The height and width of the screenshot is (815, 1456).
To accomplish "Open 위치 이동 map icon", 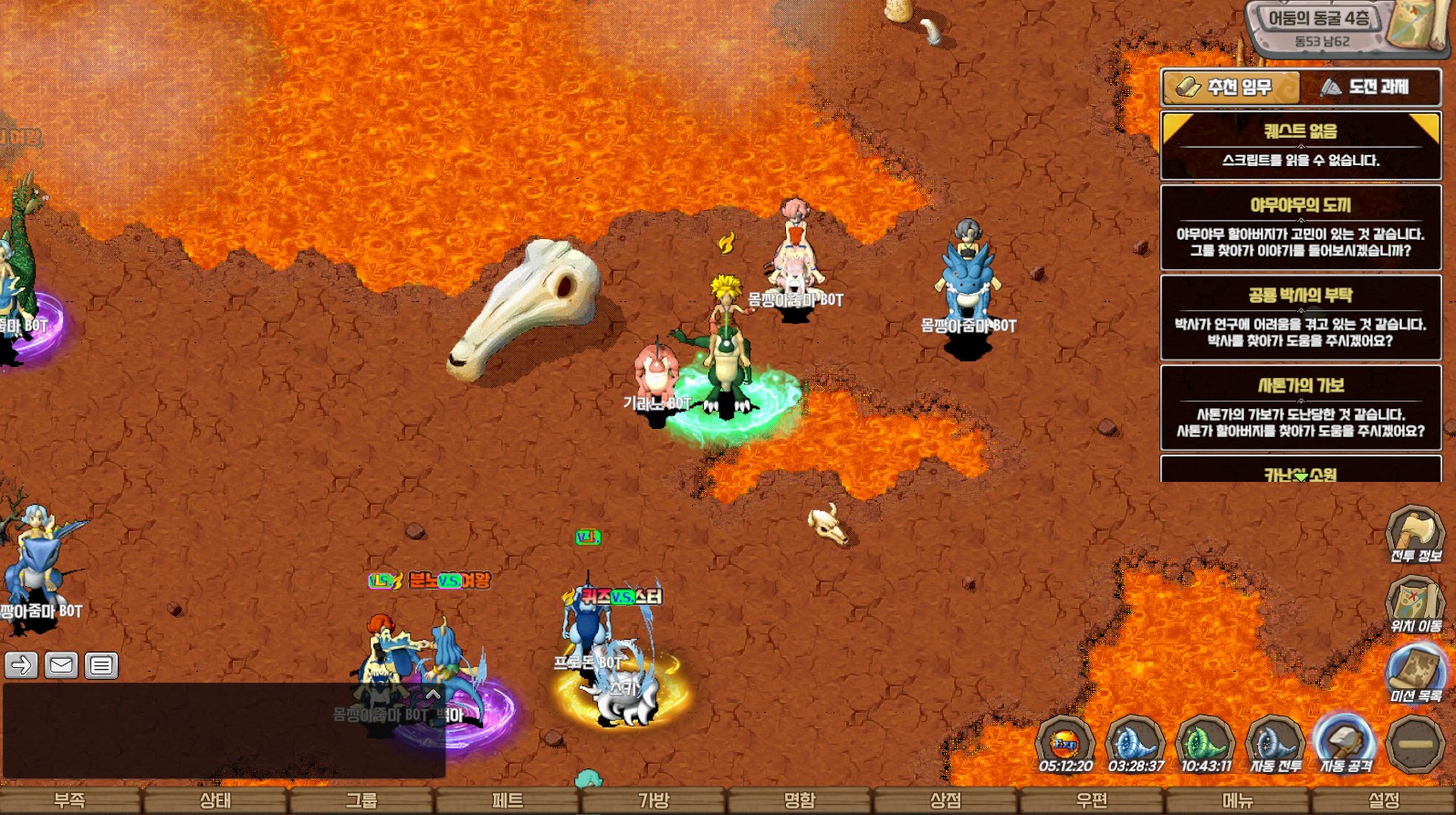I will coord(1415,602).
